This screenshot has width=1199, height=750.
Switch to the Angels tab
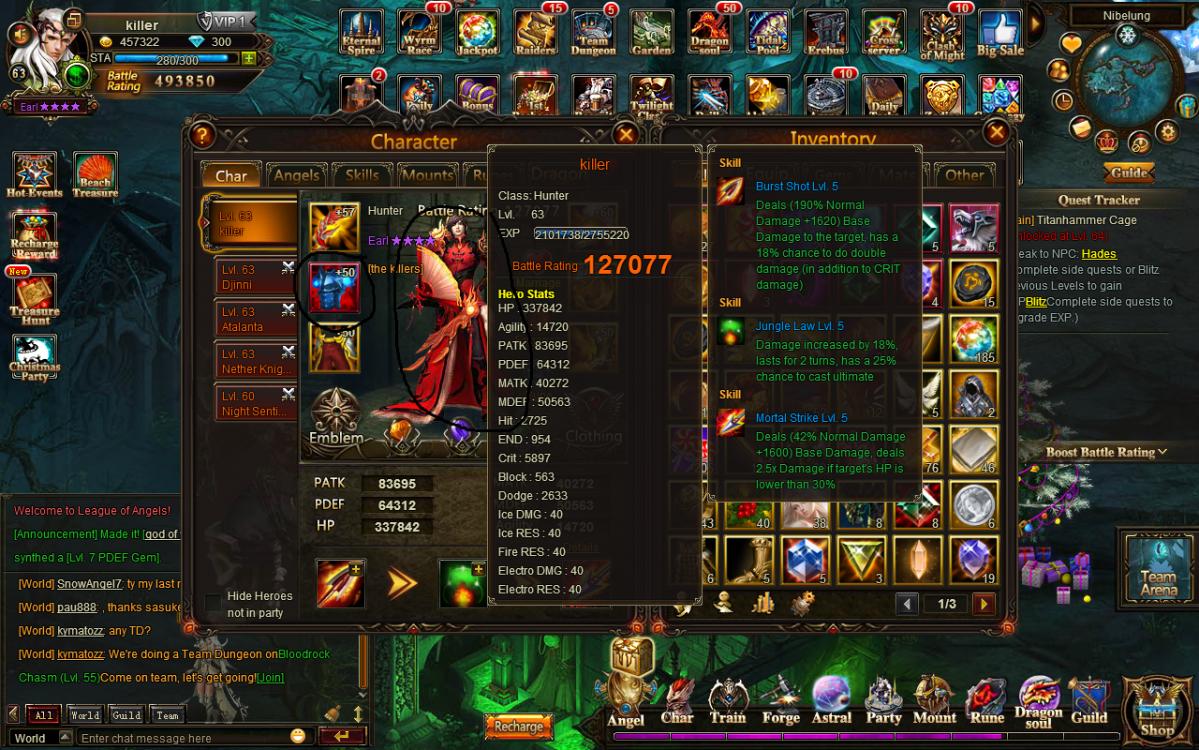296,175
